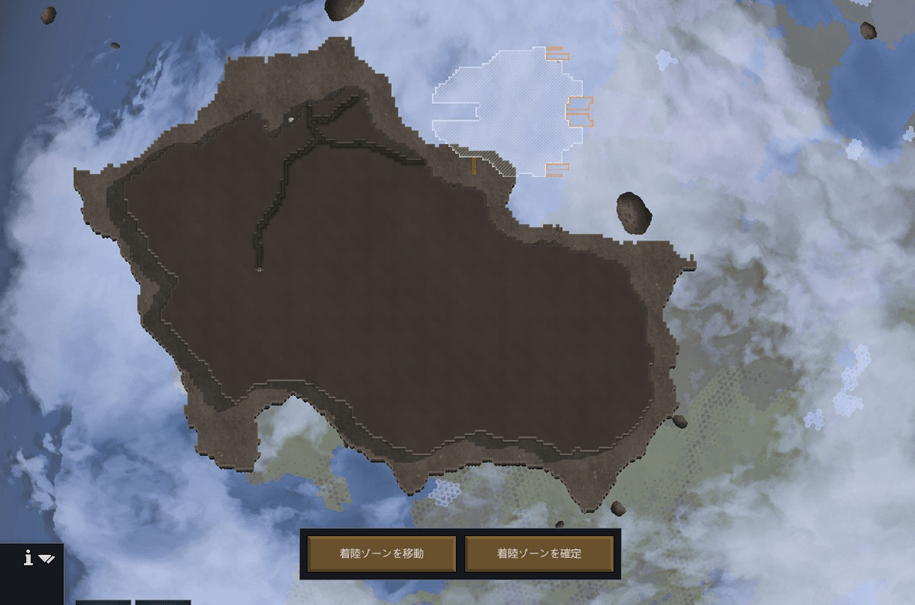Open the info dropdown icon

coord(38,559)
